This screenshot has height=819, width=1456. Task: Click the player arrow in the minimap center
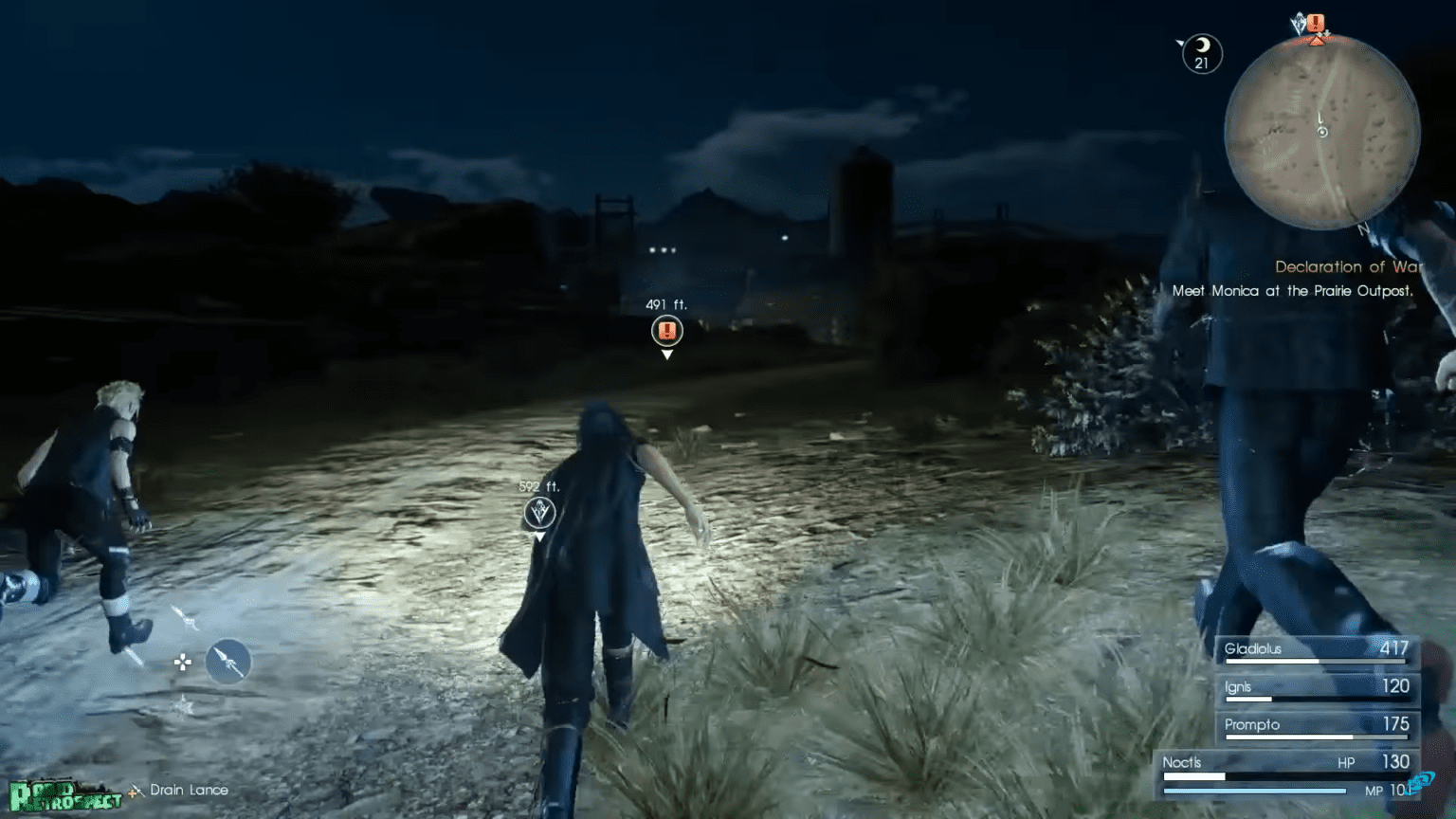tap(1320, 133)
